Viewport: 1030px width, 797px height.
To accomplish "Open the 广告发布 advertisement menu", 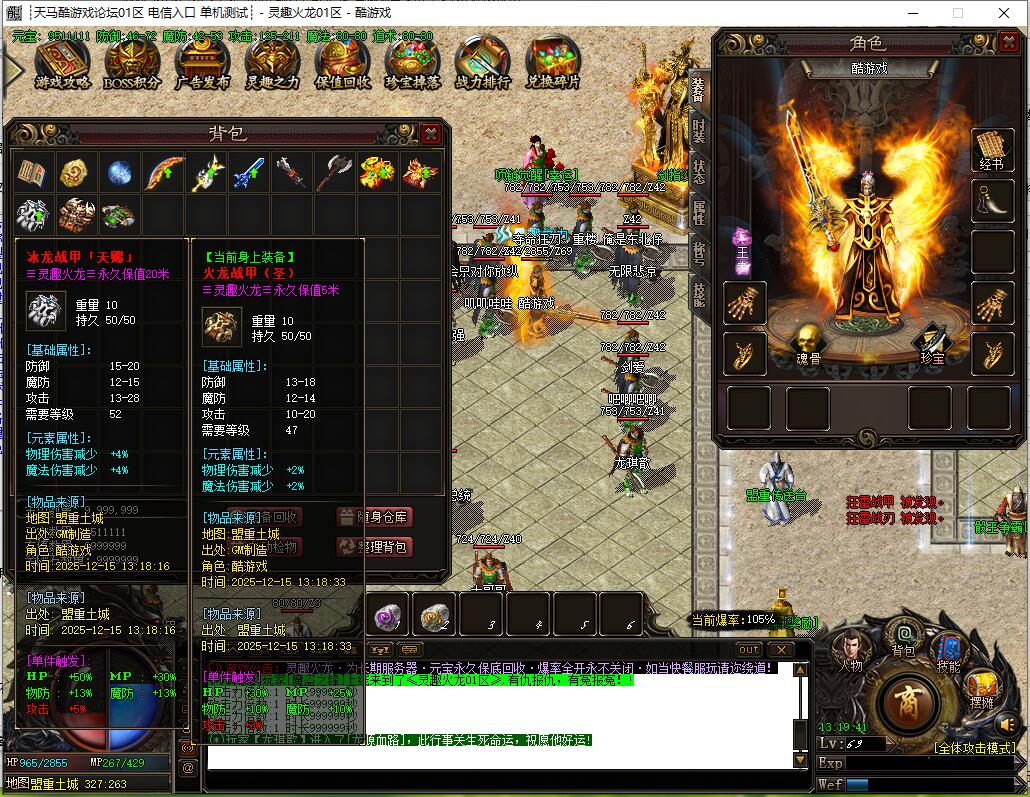I will tap(202, 64).
